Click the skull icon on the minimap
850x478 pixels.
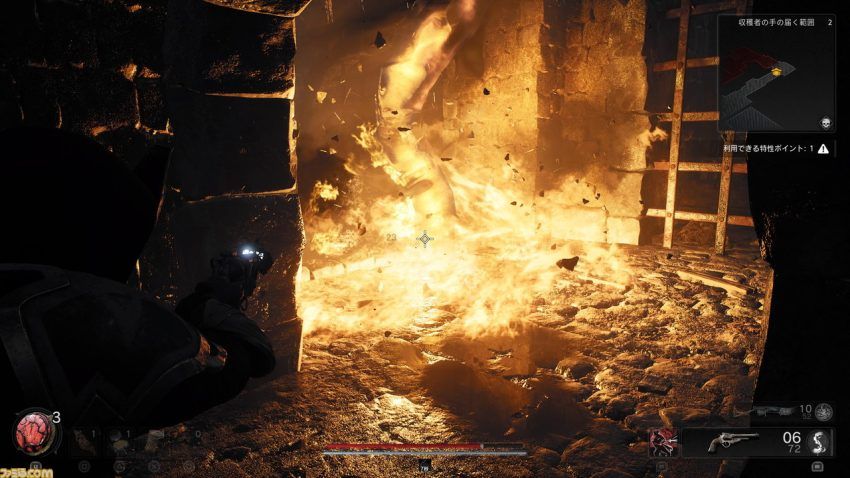click(x=826, y=122)
